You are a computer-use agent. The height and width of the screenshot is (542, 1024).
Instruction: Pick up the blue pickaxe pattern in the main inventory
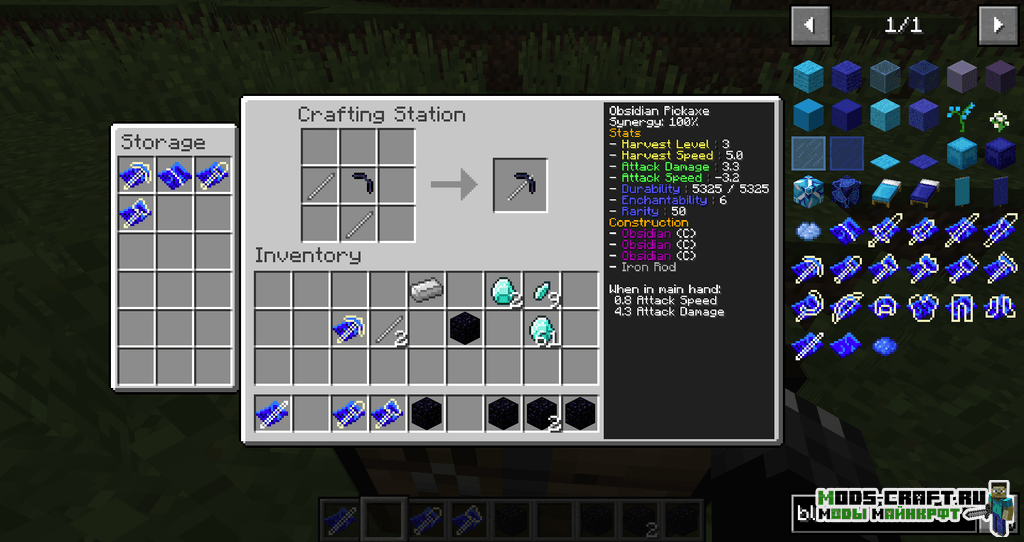click(349, 329)
